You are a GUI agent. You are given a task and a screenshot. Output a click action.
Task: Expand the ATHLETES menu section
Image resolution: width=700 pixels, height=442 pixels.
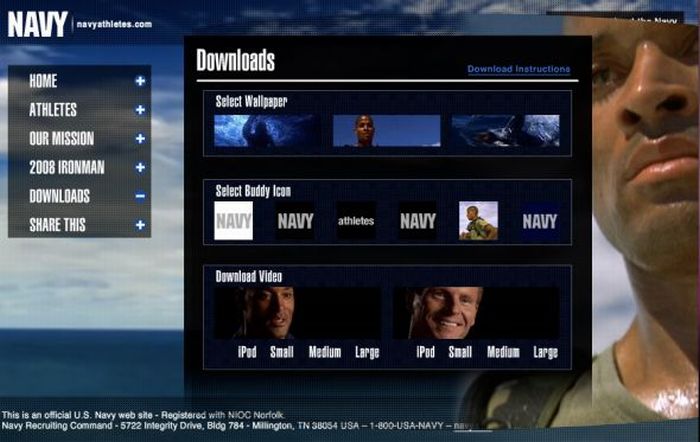(54, 110)
